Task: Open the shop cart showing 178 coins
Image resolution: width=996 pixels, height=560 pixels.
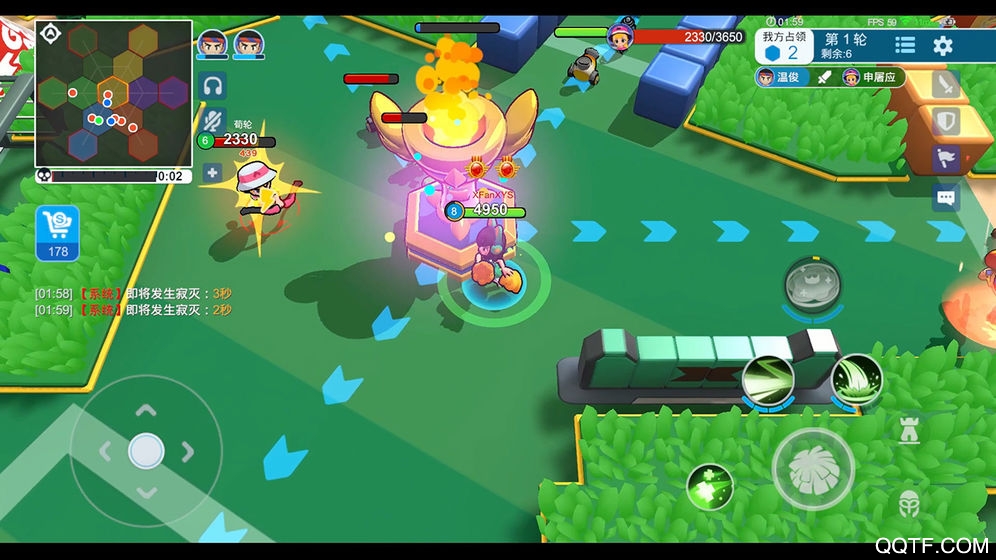Action: pos(58,232)
